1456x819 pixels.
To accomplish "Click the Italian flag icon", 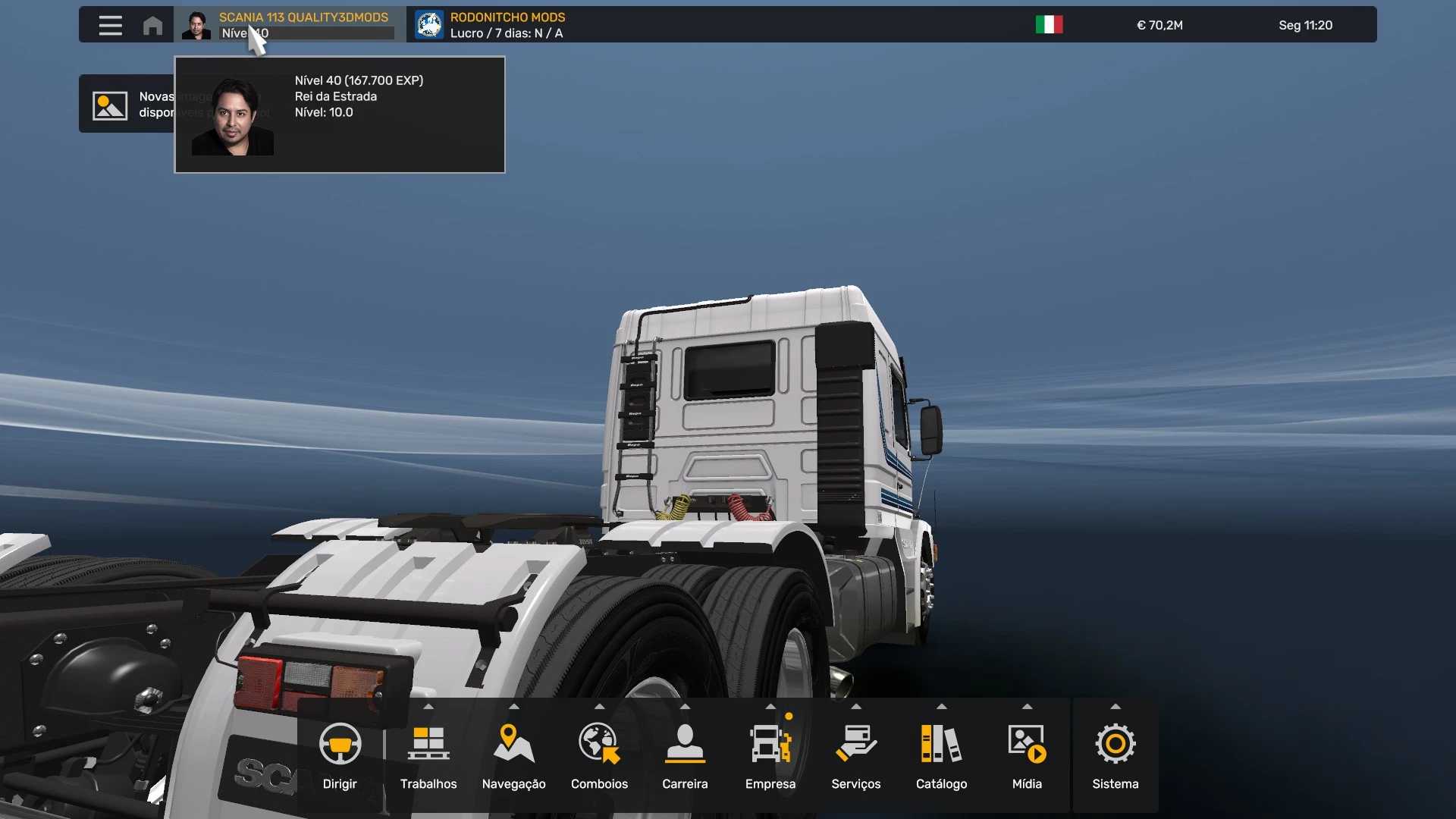I will tap(1049, 25).
